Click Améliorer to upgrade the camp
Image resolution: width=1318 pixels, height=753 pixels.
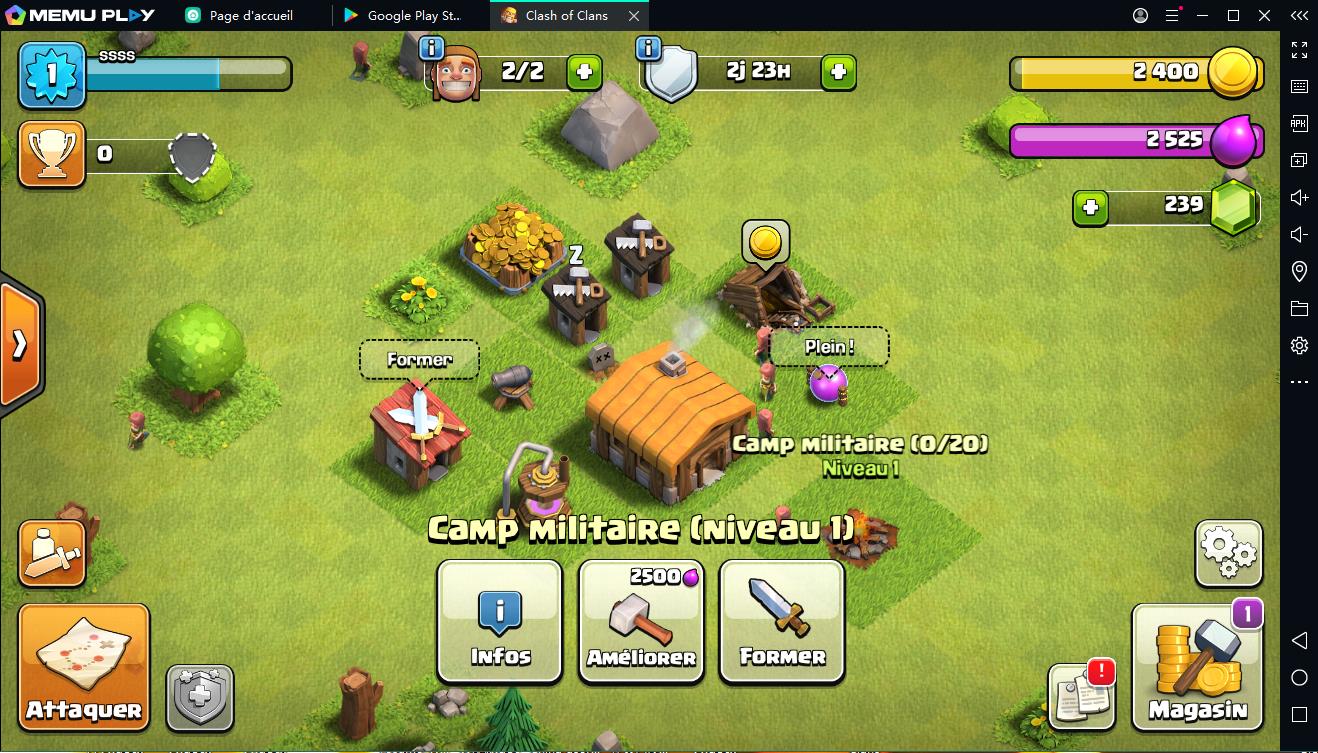click(x=641, y=621)
